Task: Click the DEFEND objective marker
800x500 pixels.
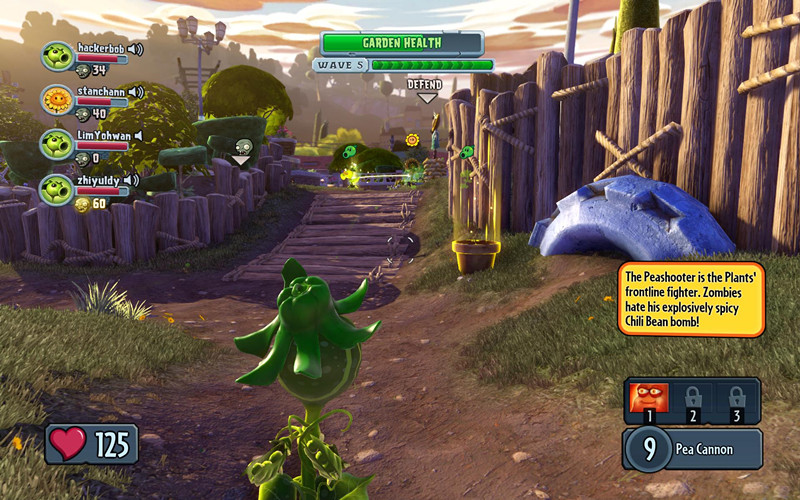Action: point(425,88)
